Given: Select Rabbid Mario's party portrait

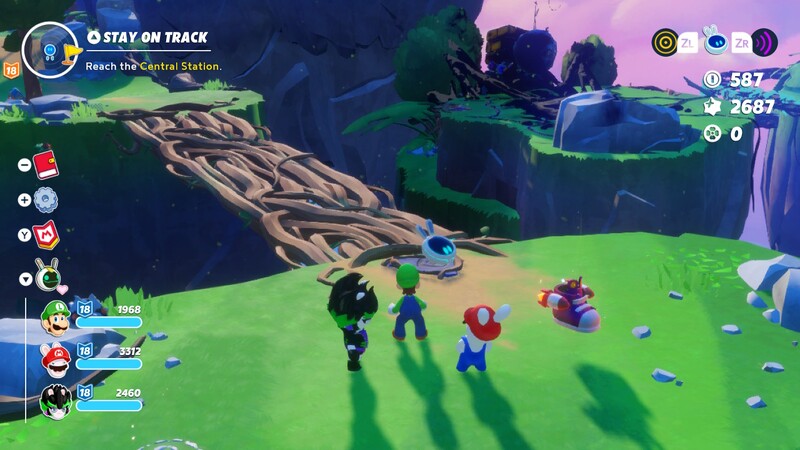Looking at the screenshot, I should coord(55,359).
